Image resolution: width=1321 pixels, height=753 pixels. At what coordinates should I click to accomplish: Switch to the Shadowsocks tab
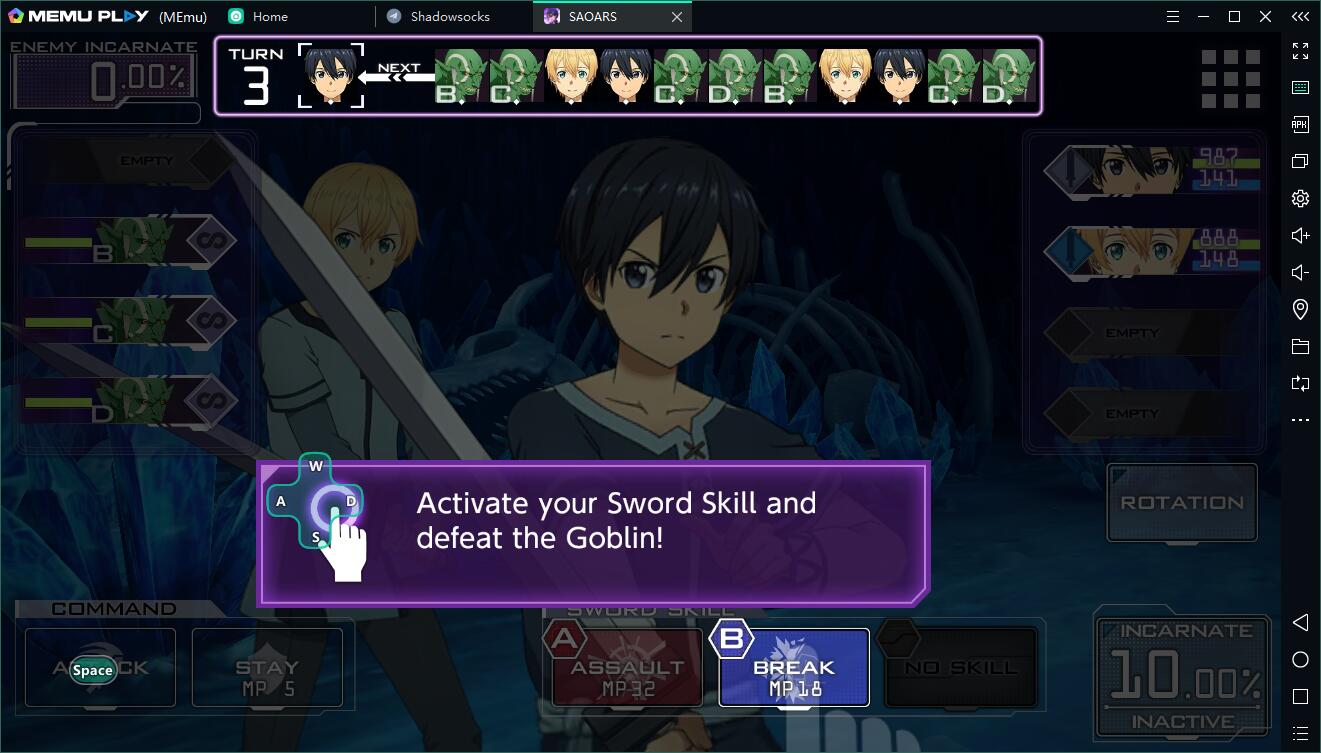tap(450, 16)
